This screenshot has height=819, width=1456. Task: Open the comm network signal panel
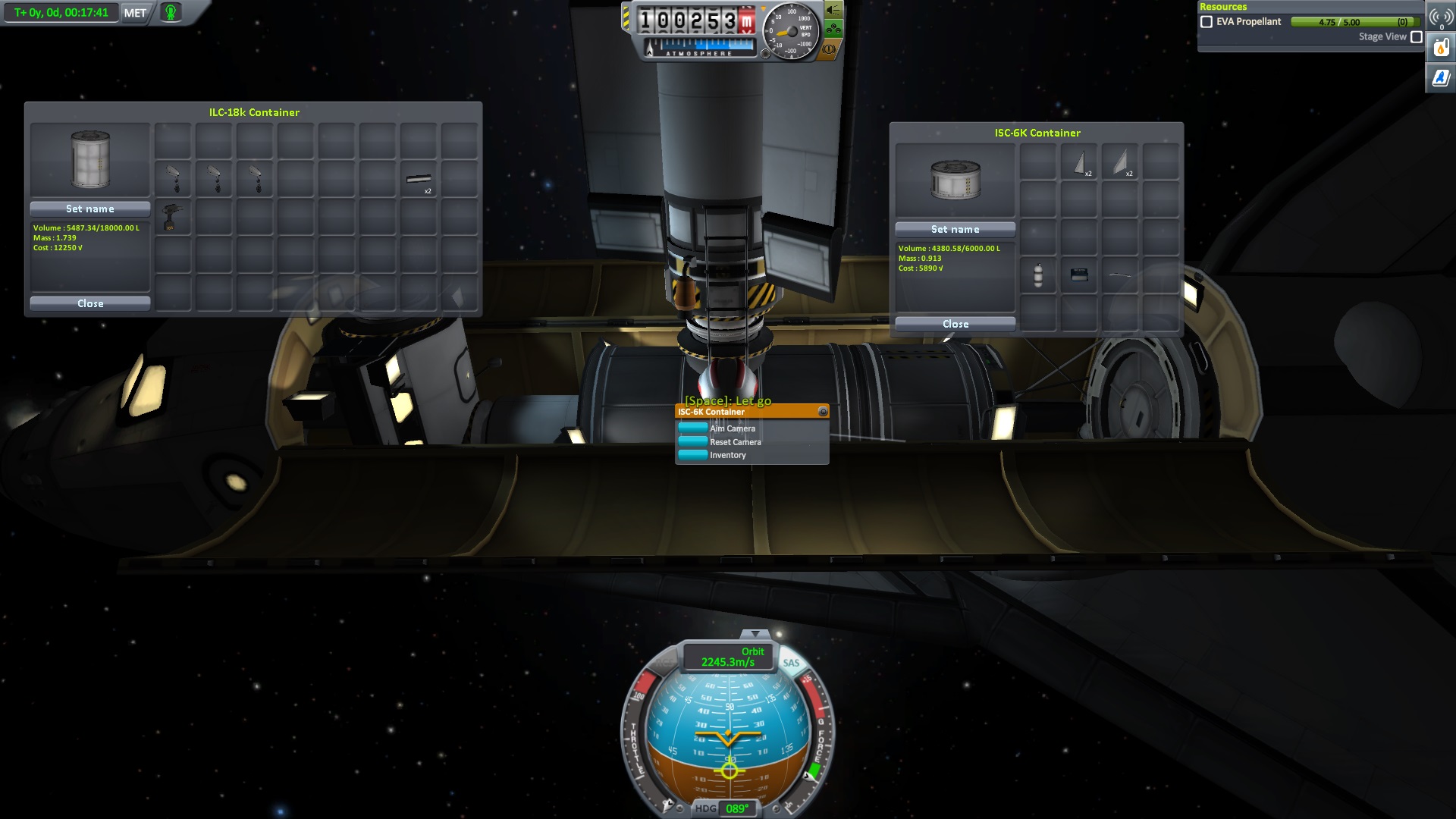(x=1441, y=17)
